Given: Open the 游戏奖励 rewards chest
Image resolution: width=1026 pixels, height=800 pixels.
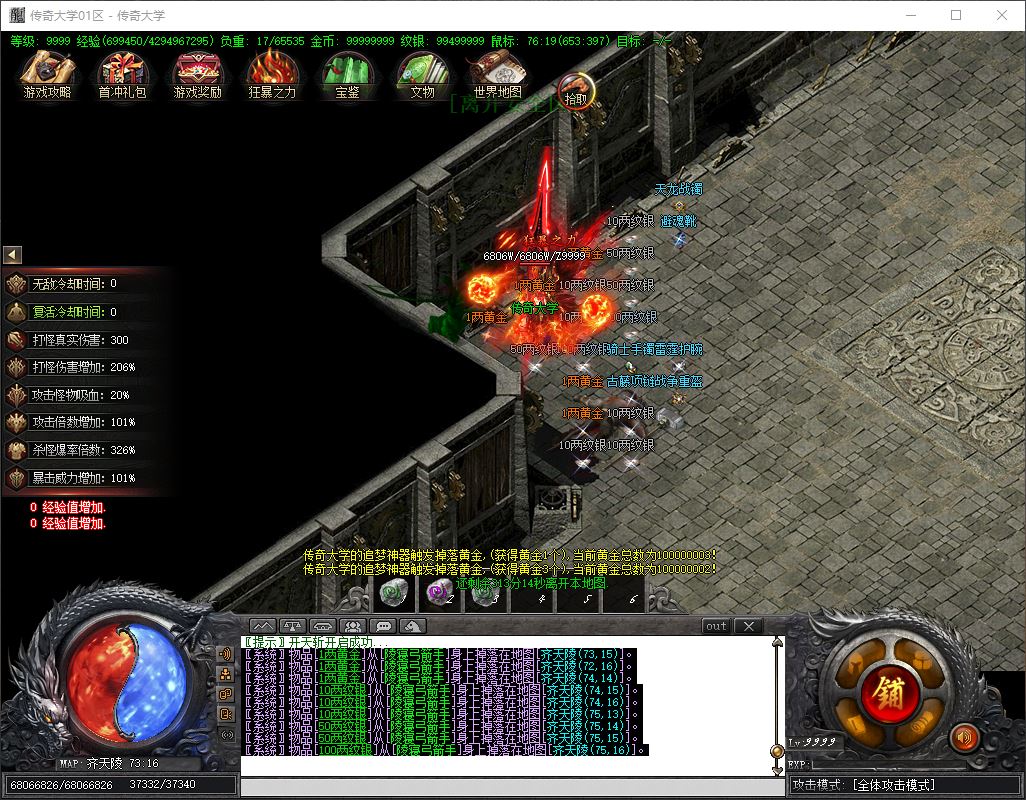Looking at the screenshot, I should click(197, 73).
